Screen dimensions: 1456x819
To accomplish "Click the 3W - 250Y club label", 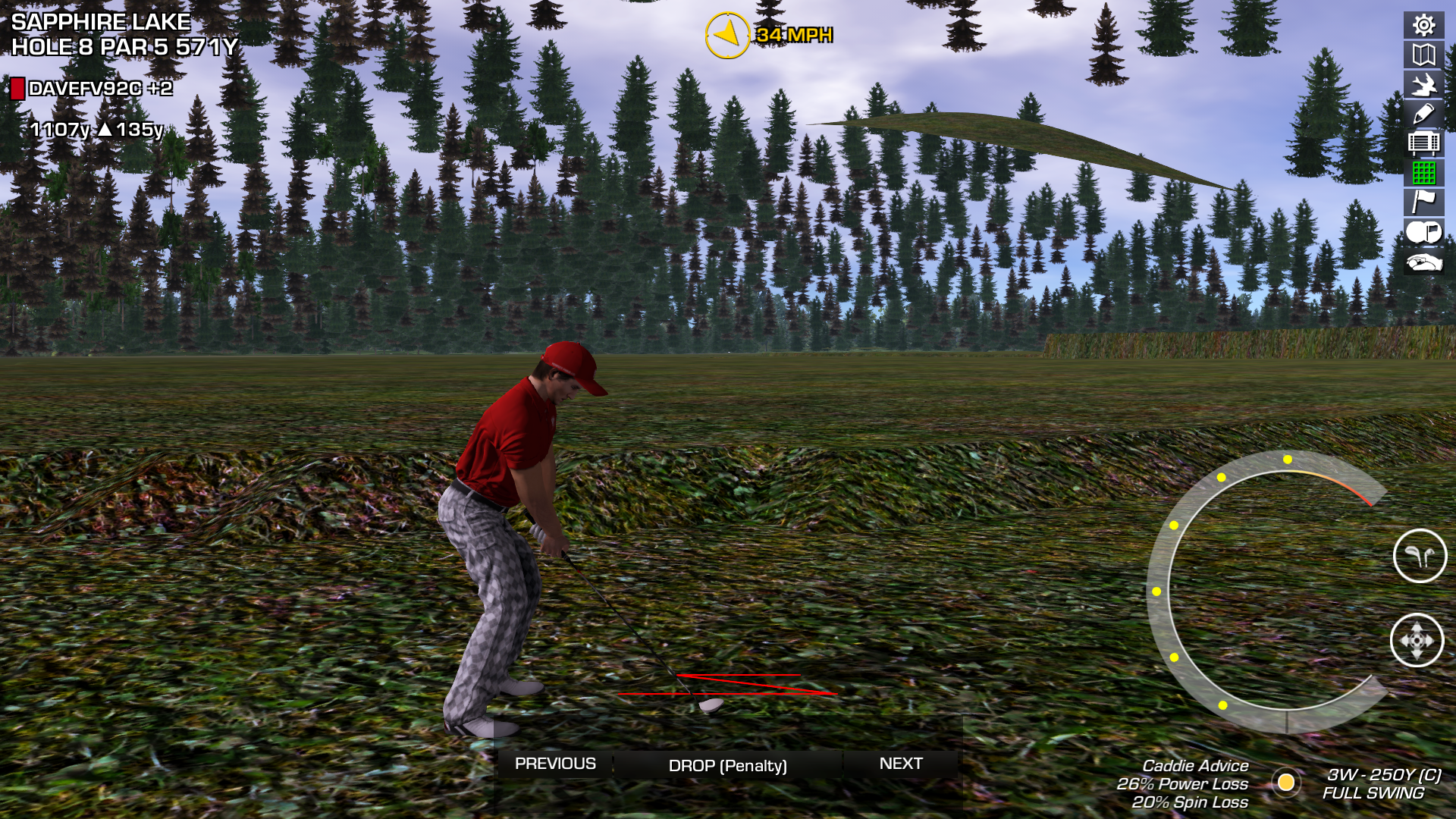I will 1383,775.
